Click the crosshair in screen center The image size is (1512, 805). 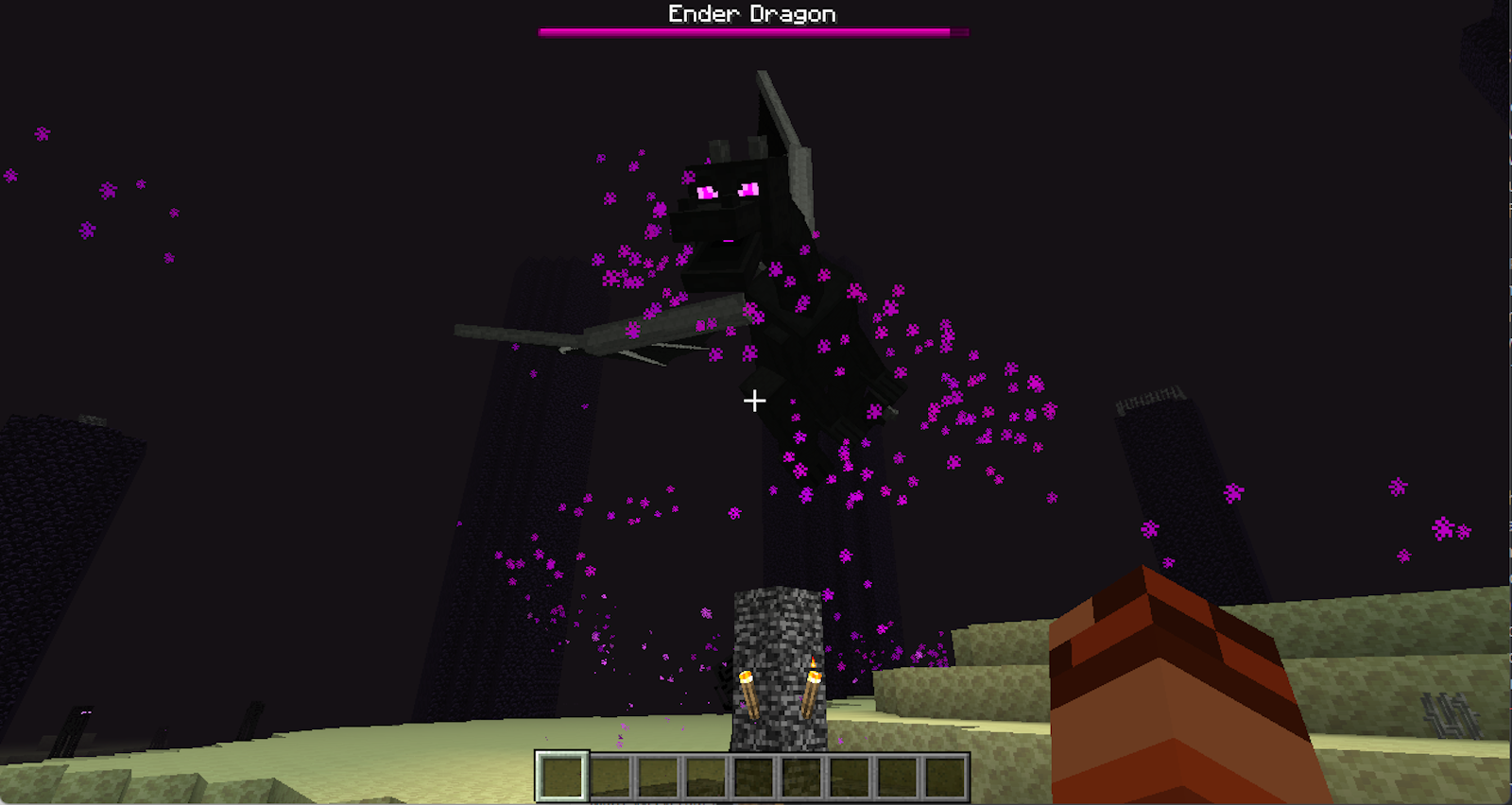pyautogui.click(x=755, y=401)
